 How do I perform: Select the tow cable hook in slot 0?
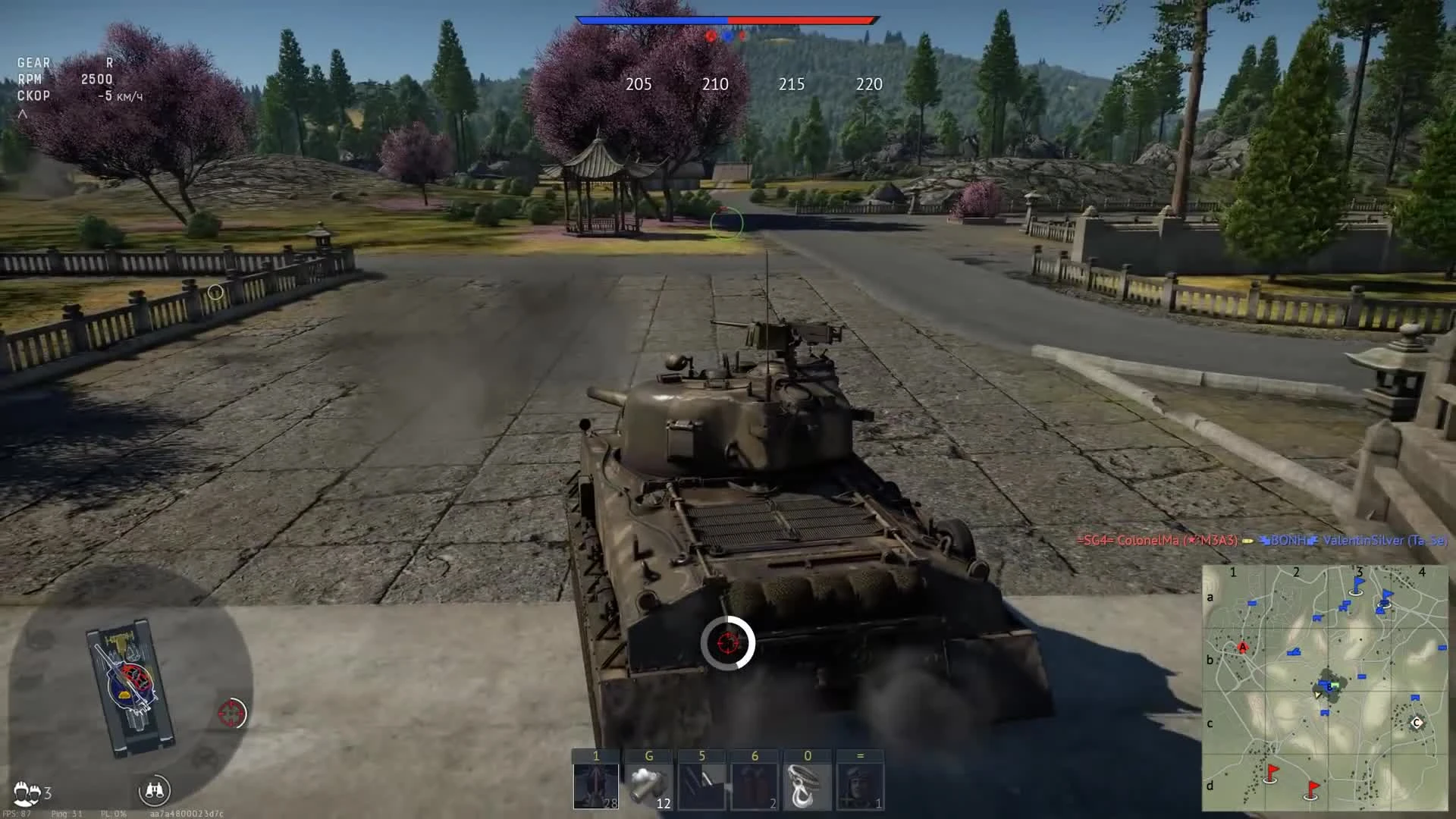point(807,783)
